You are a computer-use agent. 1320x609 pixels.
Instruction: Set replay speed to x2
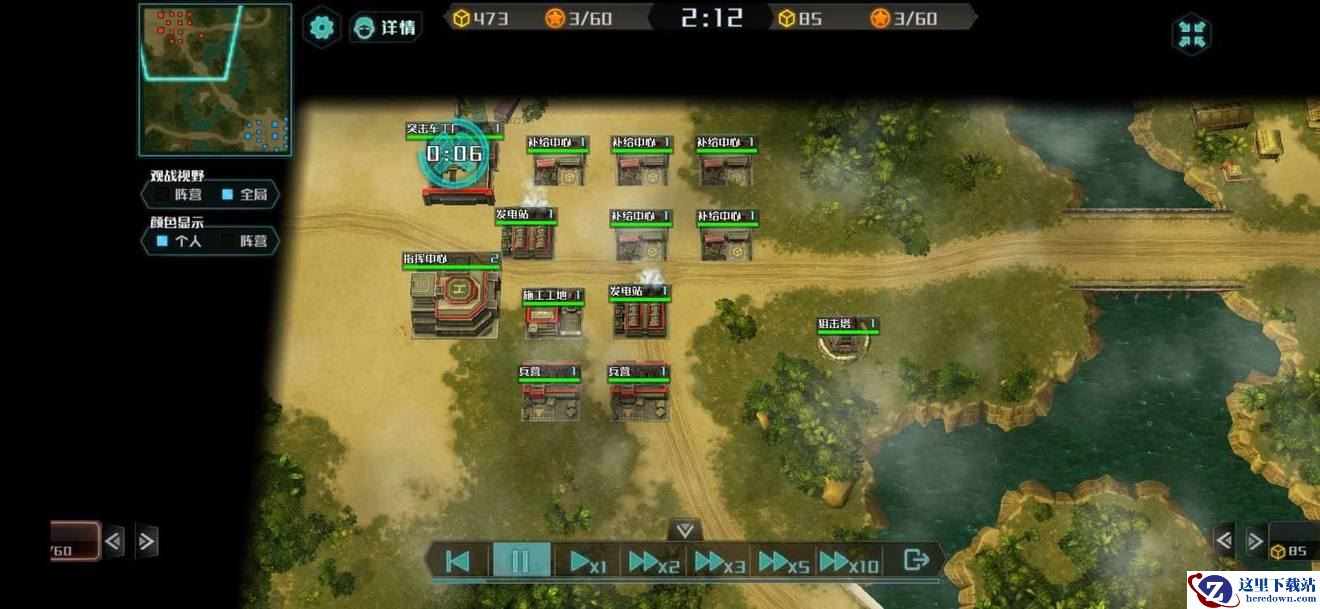pyautogui.click(x=653, y=562)
